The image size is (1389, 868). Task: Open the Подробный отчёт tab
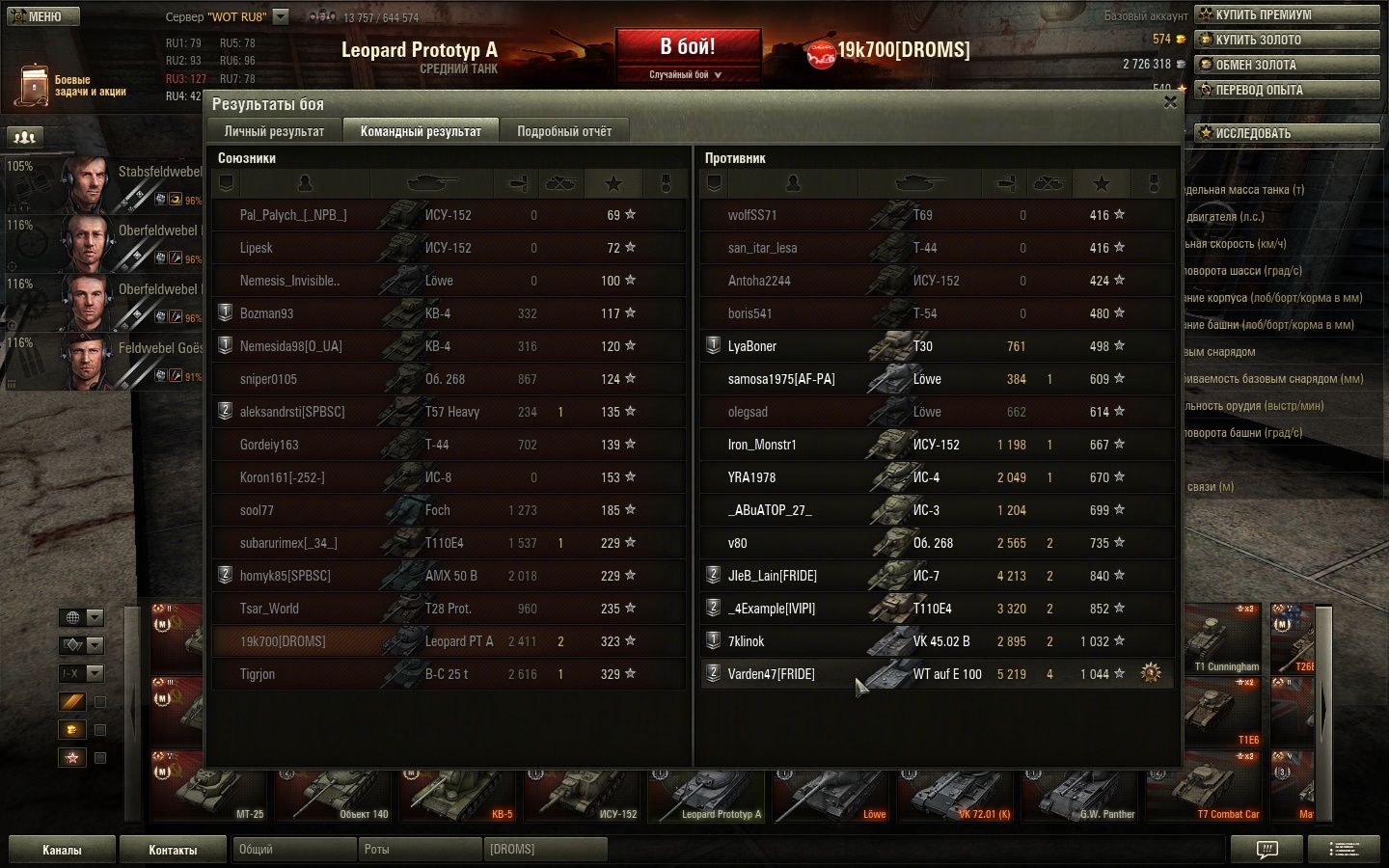point(564,131)
